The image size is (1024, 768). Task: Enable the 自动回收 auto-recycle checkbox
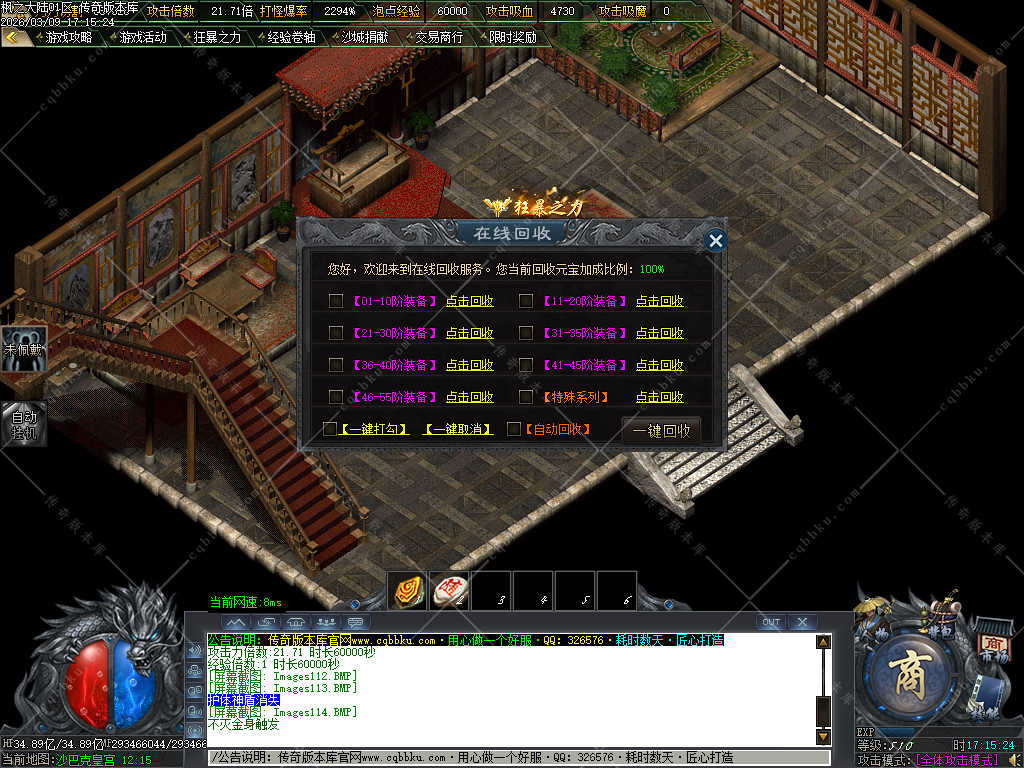tap(514, 429)
